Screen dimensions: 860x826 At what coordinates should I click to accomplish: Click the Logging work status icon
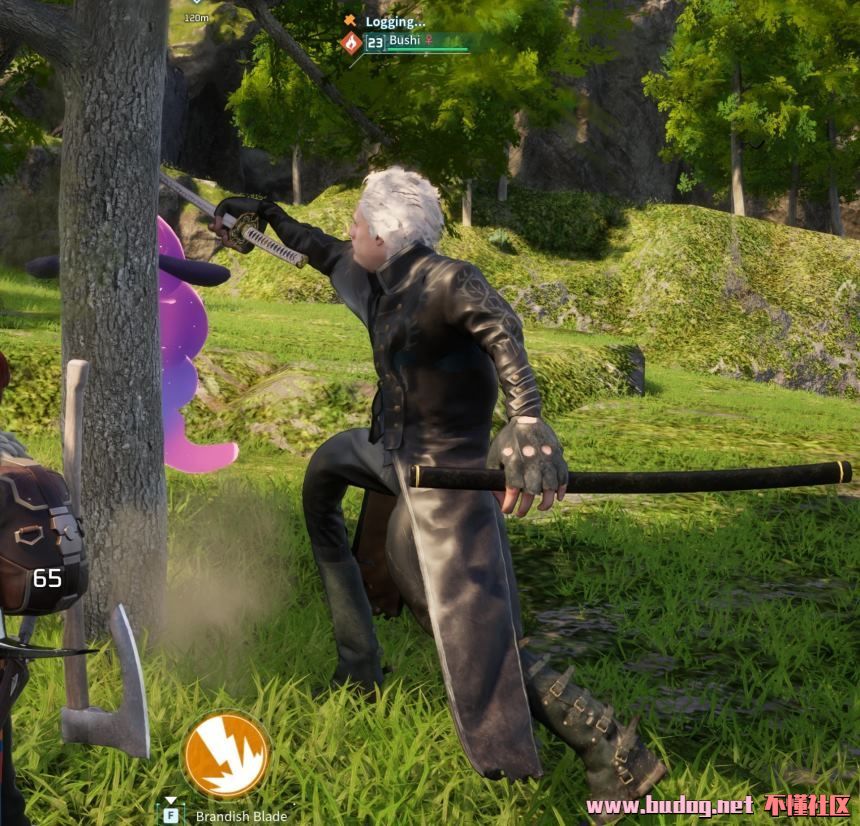(350, 20)
